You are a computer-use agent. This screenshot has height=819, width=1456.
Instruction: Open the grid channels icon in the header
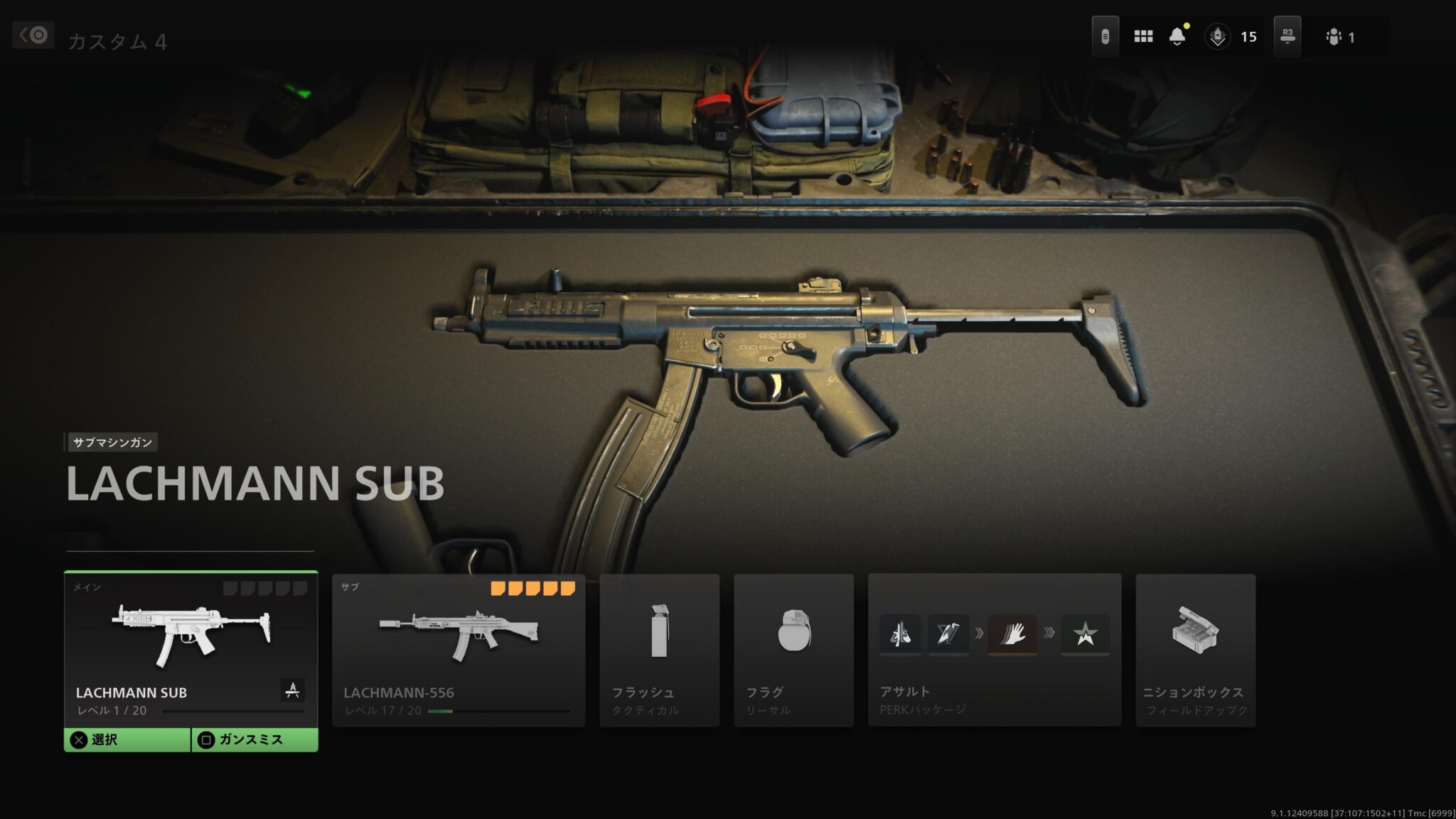[1143, 36]
